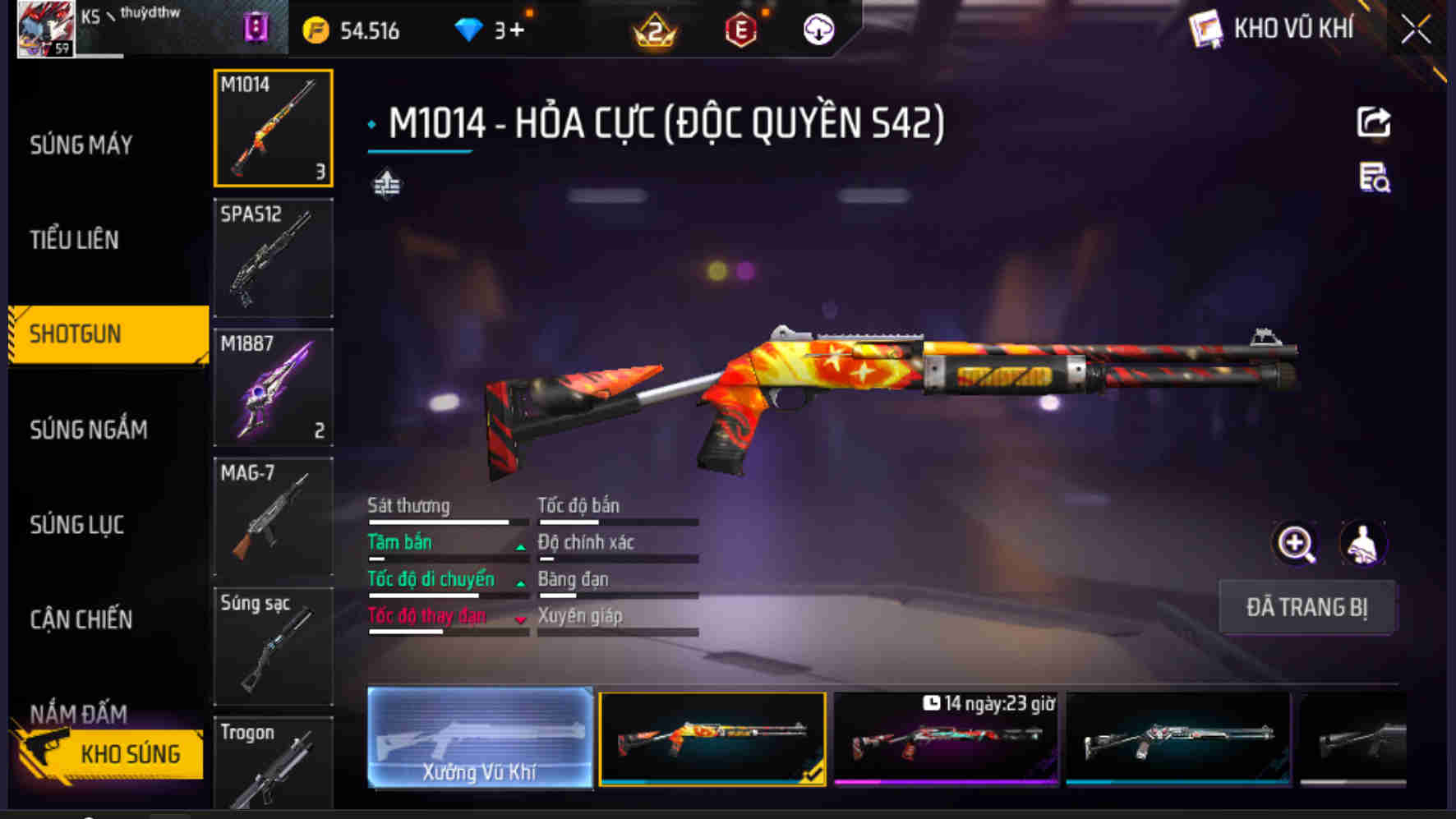Add diamonds using the plus sign
Image resolution: width=1456 pixels, height=819 pixels.
(516, 30)
